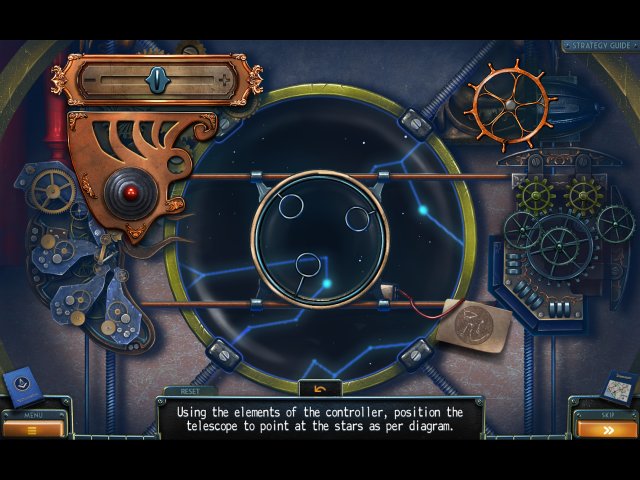Open the map icon above Skip
640x480 pixels.
[617, 386]
